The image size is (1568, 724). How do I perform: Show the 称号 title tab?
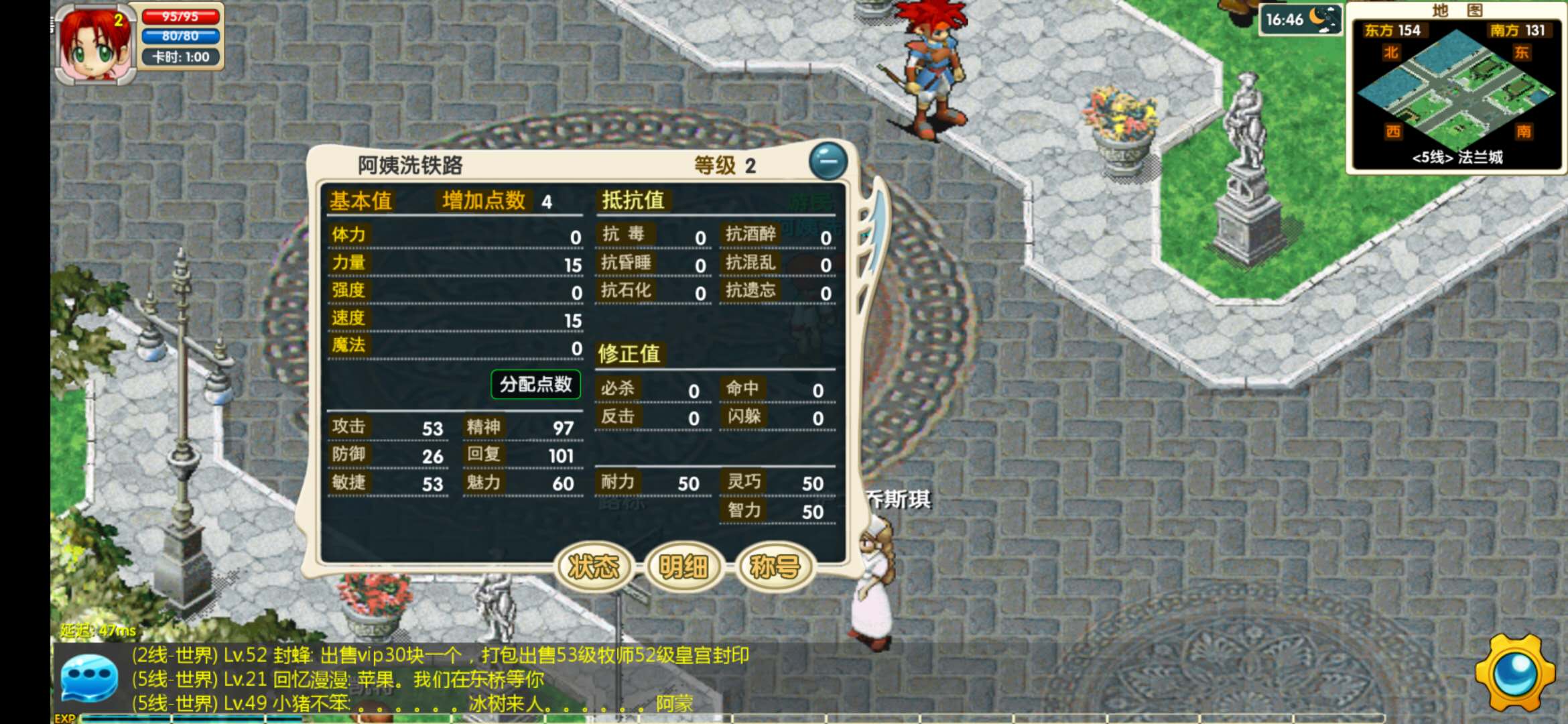(775, 567)
